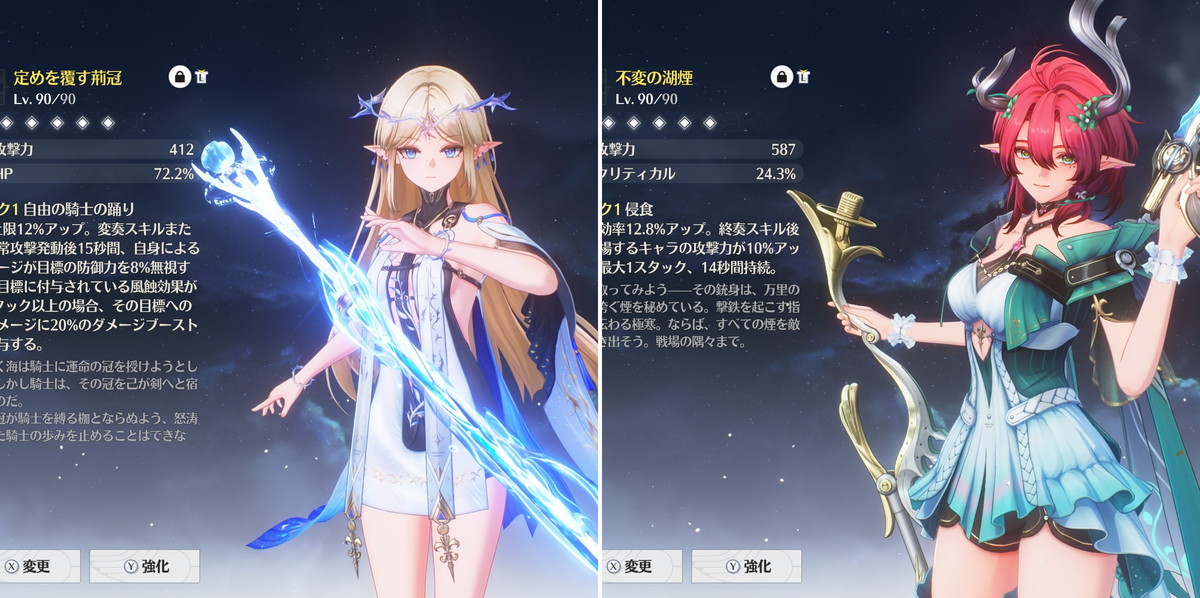Click trash icon beside 定めを覆す荊冠 title
The image size is (1200, 598).
pyautogui.click(x=202, y=76)
